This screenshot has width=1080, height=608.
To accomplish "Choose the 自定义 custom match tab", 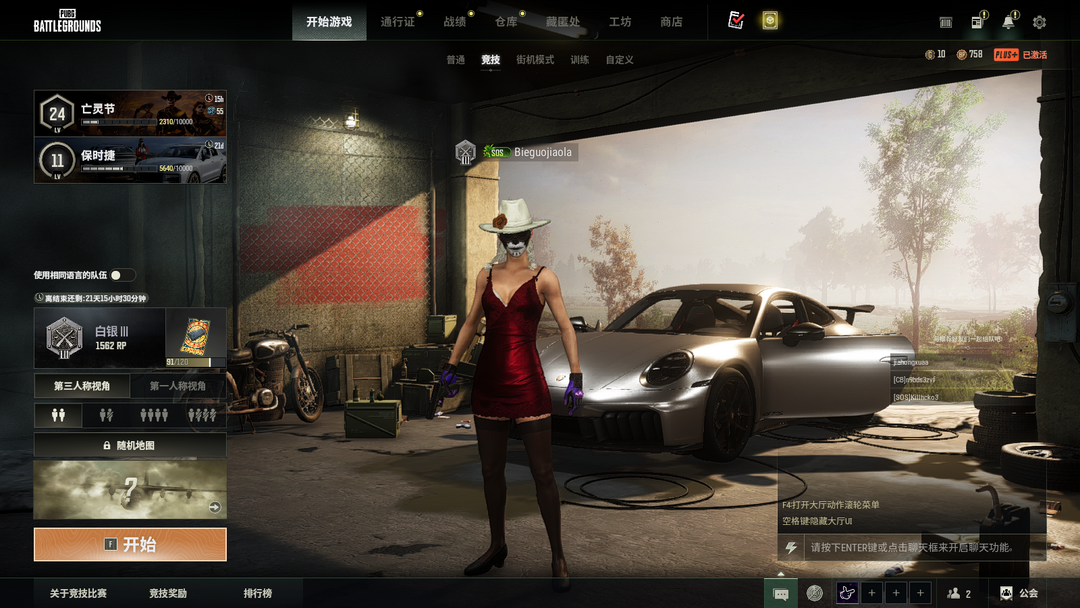I will [x=619, y=60].
